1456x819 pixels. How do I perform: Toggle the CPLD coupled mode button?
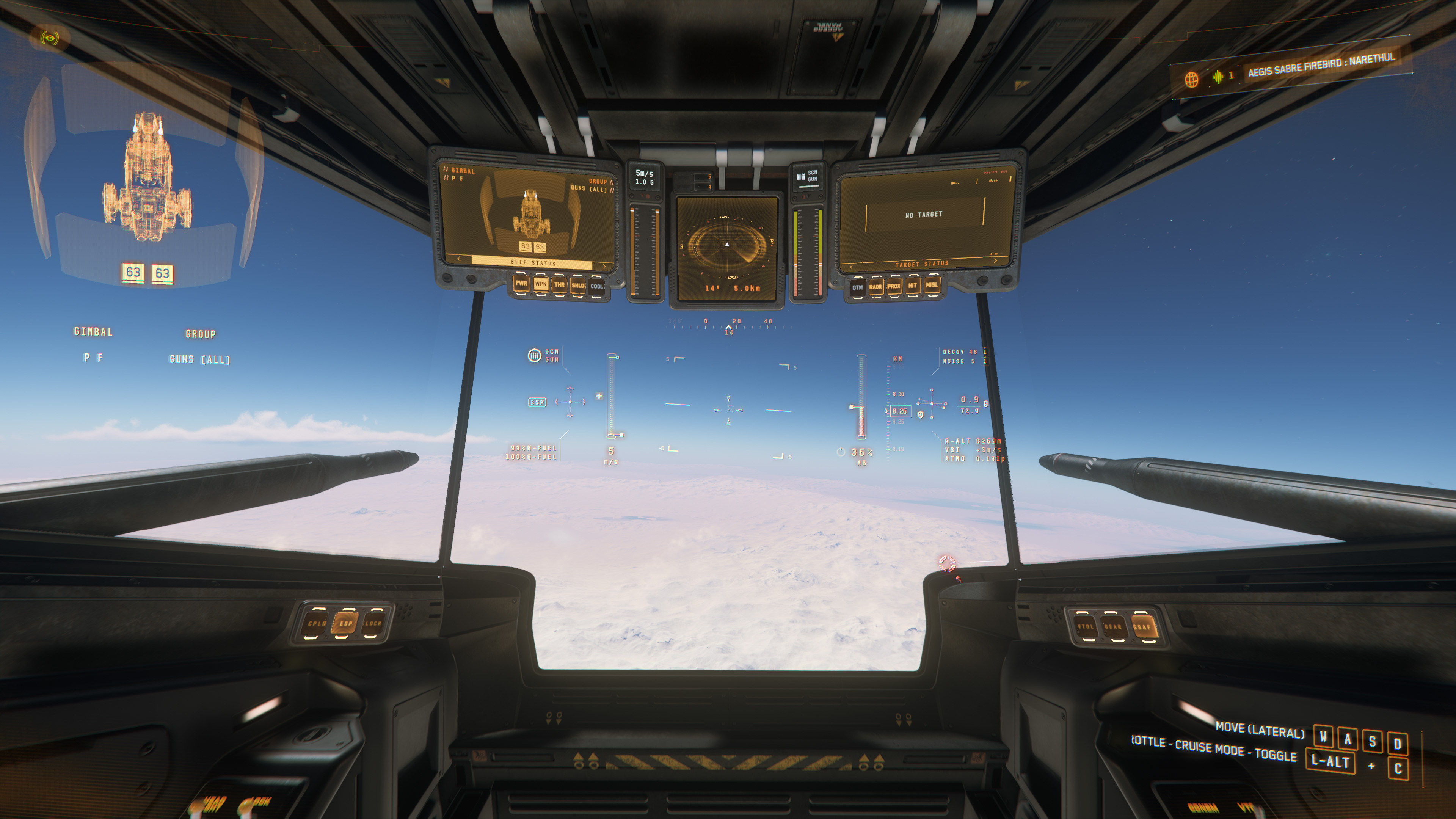(x=317, y=623)
